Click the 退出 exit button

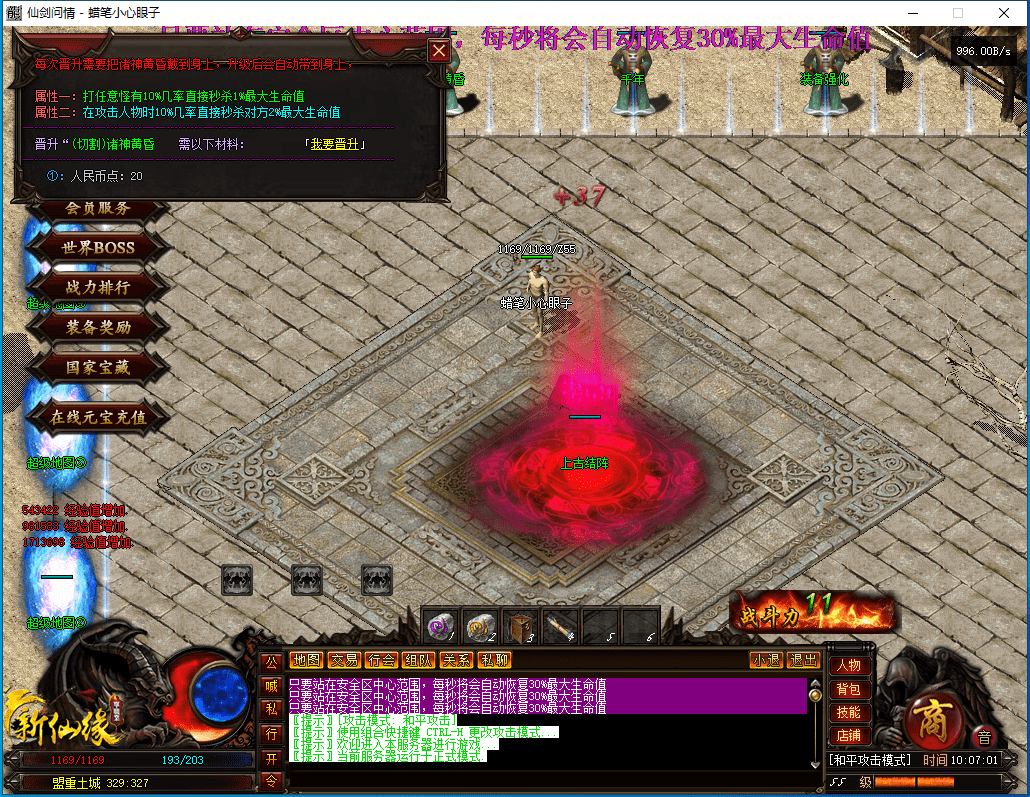click(x=803, y=660)
